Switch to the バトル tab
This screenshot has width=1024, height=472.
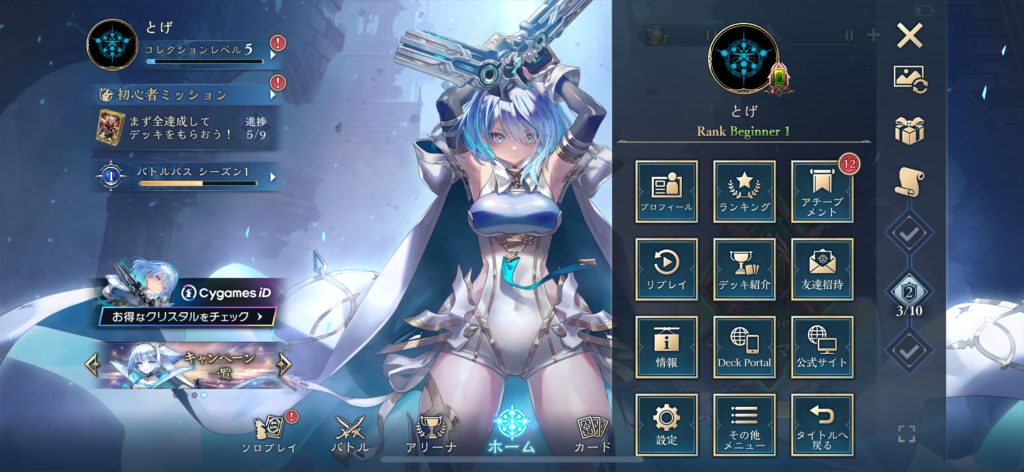[350, 434]
